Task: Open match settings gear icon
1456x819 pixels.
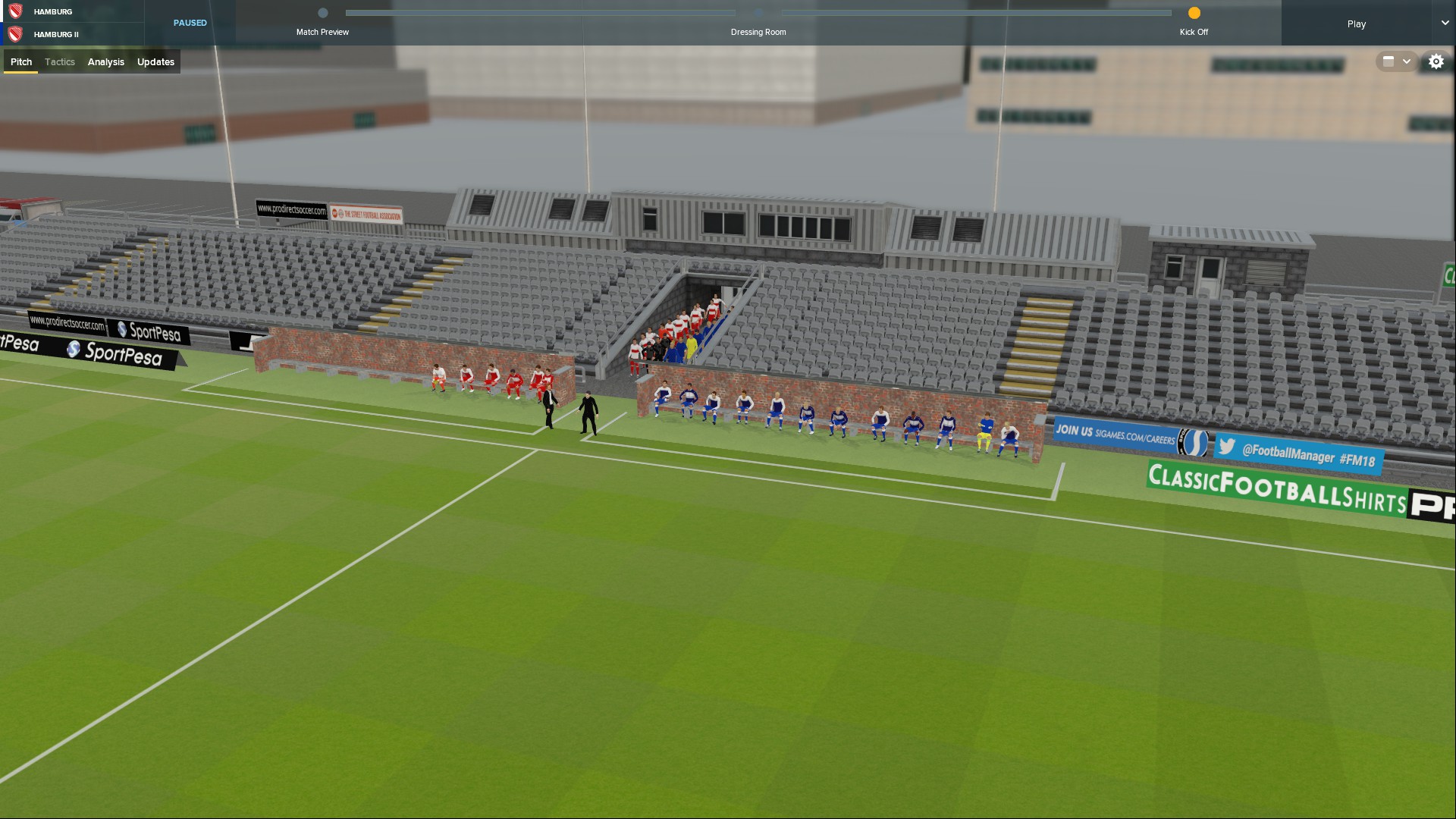Action: pos(1436,62)
